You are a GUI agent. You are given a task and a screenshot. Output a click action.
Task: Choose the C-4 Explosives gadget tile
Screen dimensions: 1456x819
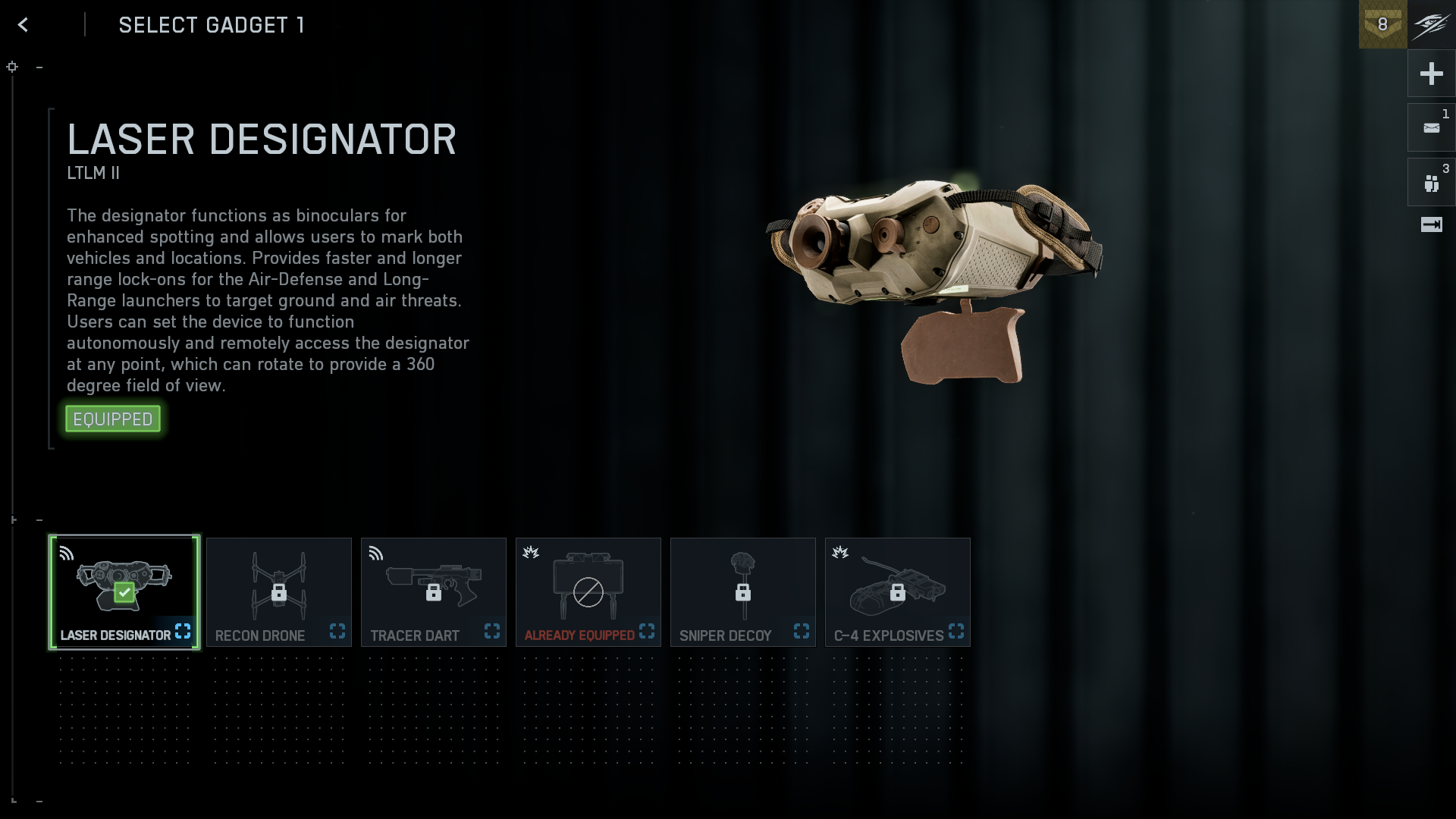pos(897,591)
